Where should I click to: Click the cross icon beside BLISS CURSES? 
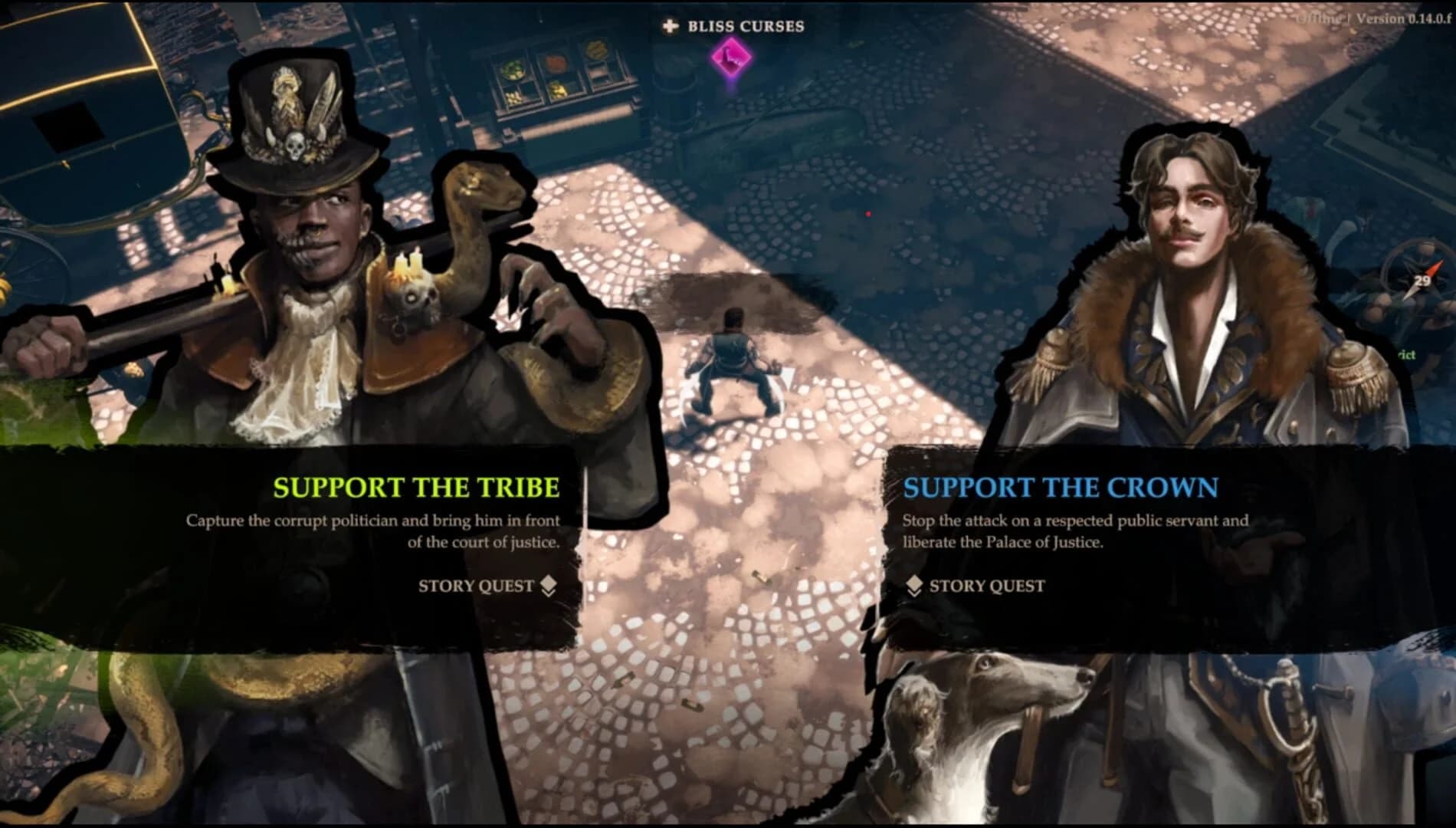click(669, 25)
